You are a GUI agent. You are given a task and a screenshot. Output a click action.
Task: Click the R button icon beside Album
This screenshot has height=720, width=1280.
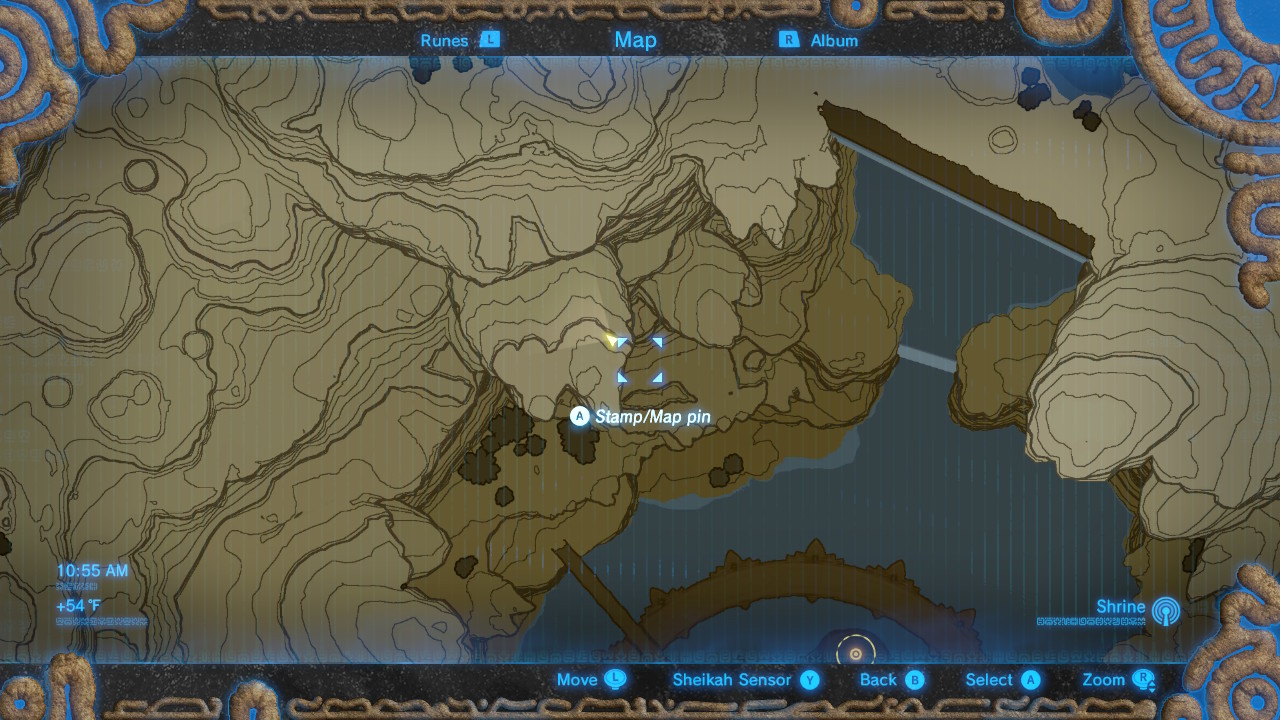tap(789, 40)
